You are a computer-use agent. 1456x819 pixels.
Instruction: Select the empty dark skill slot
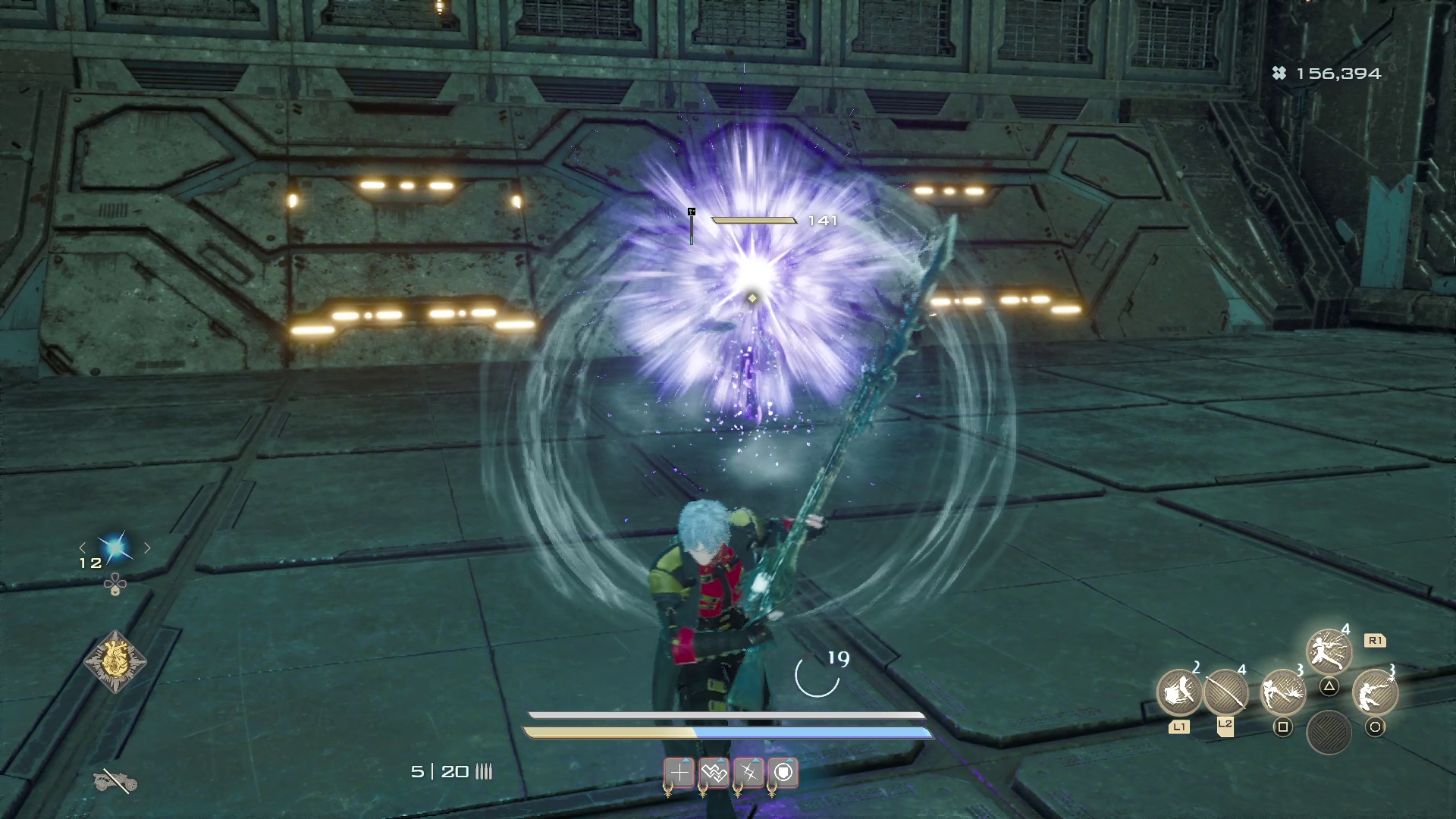coord(1329,732)
